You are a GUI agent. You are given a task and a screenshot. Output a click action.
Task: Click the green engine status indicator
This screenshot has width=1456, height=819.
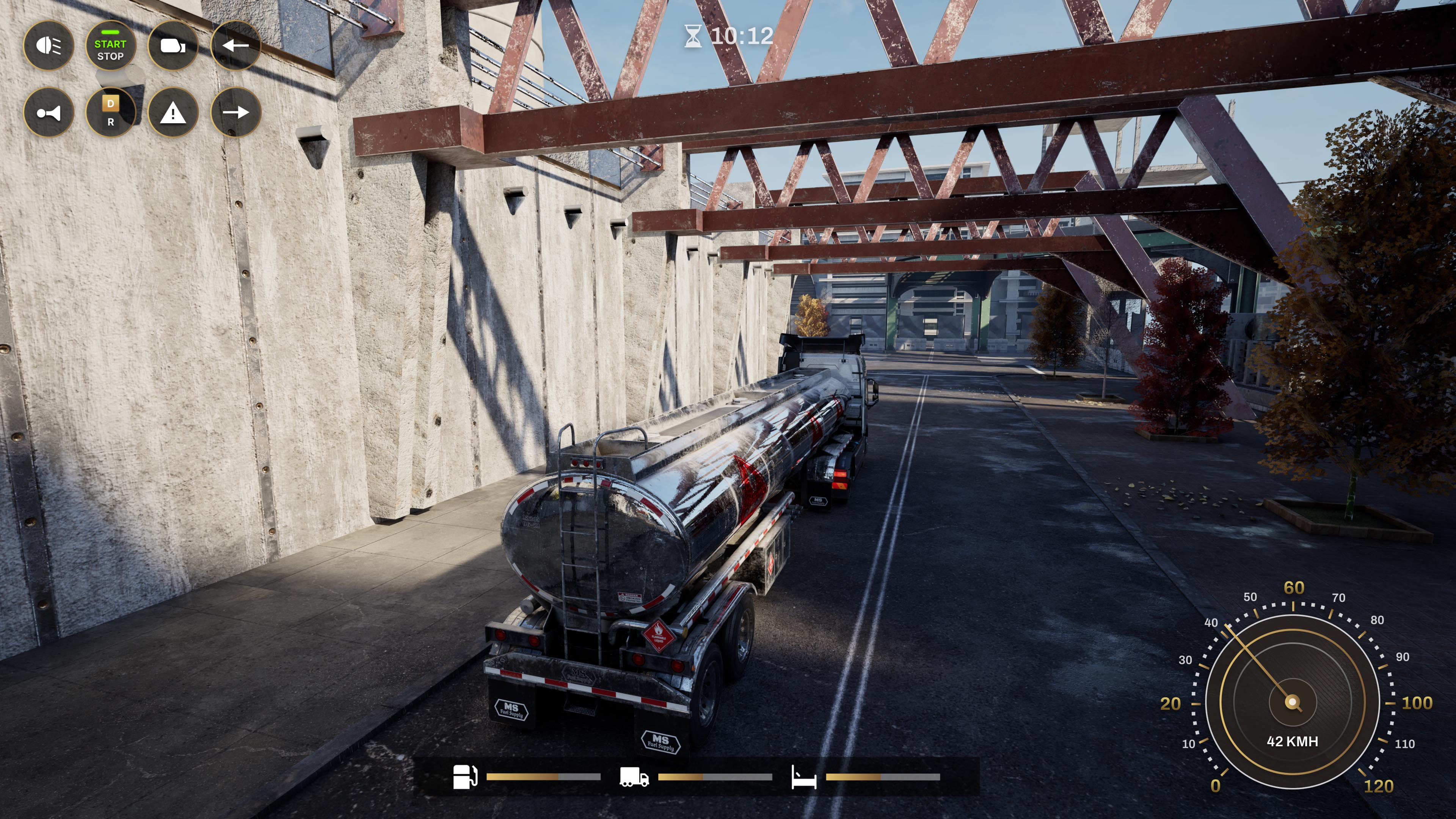tap(111, 33)
